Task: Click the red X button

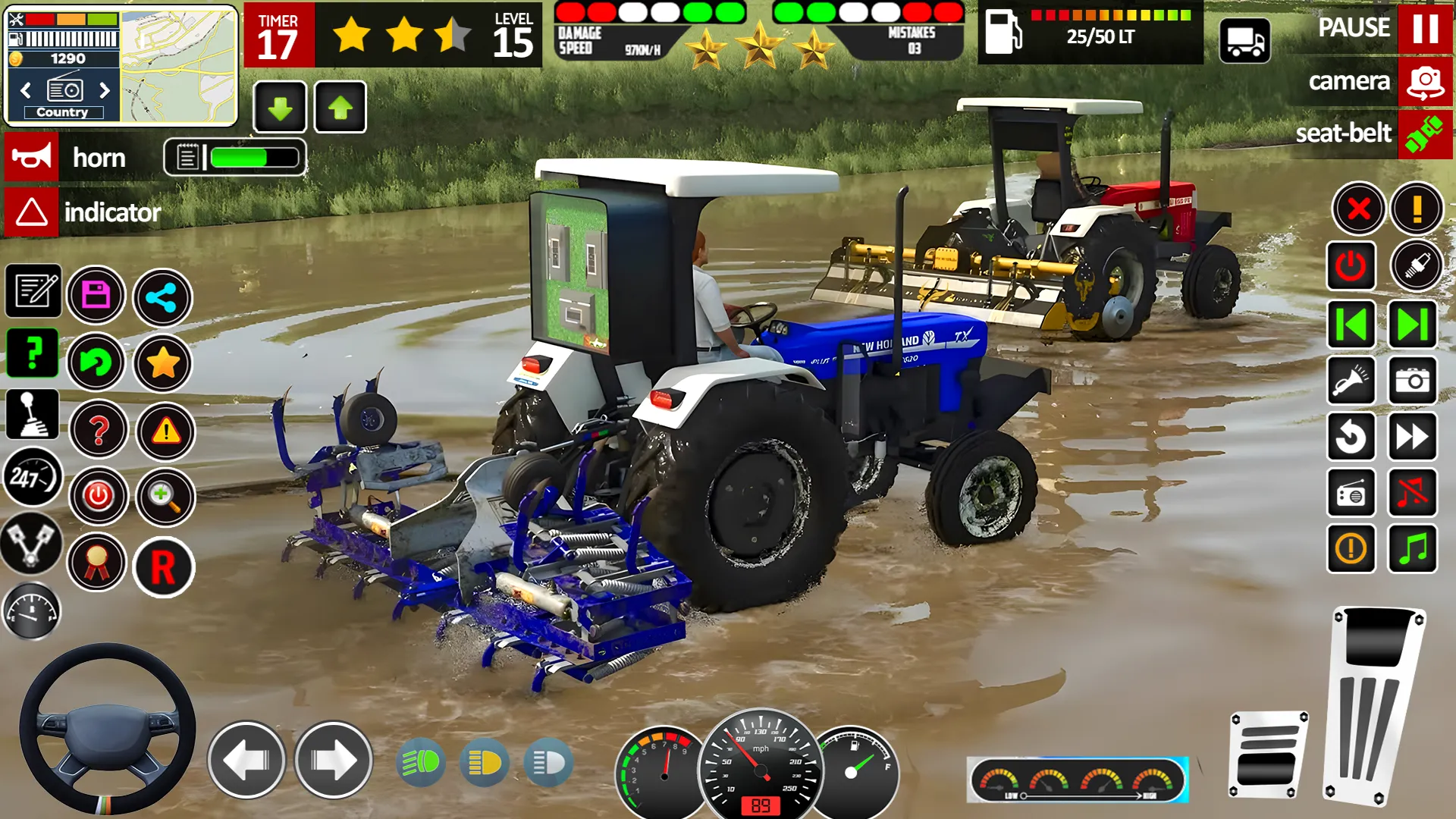Action: (1359, 209)
